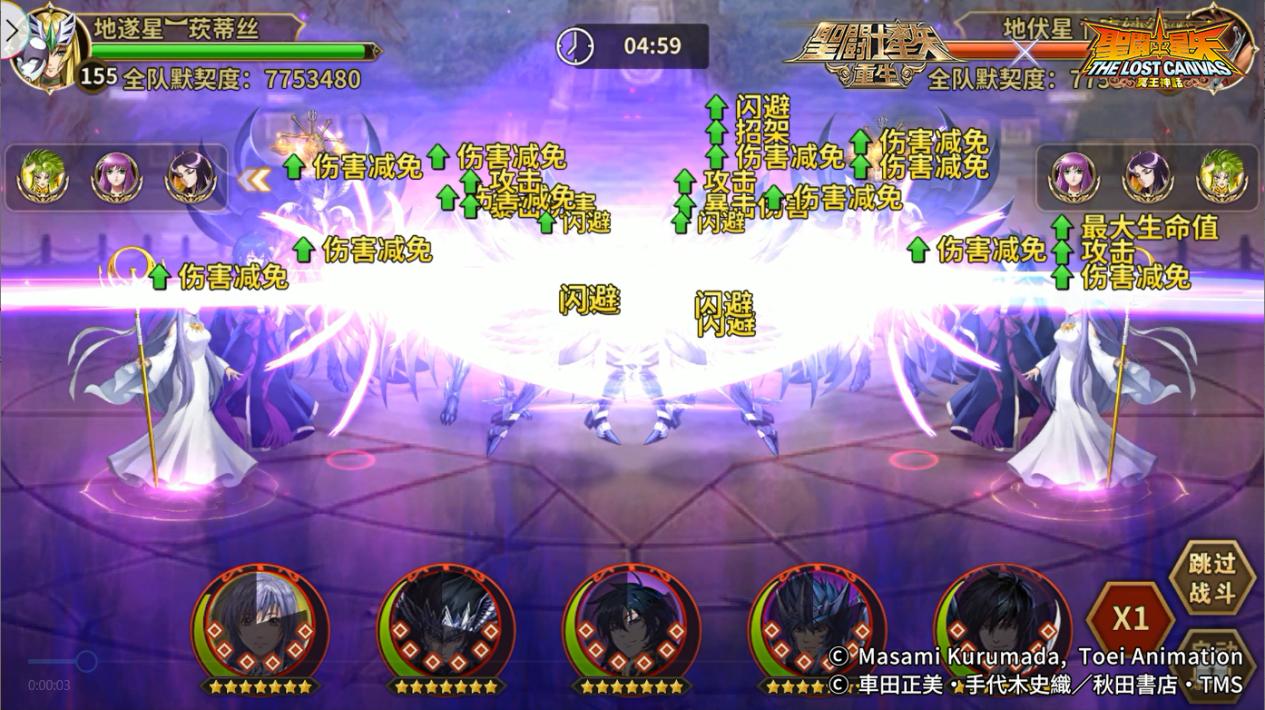The image size is (1265, 710).
Task: Skip the battle with 跳过战斗 button
Action: click(1212, 579)
